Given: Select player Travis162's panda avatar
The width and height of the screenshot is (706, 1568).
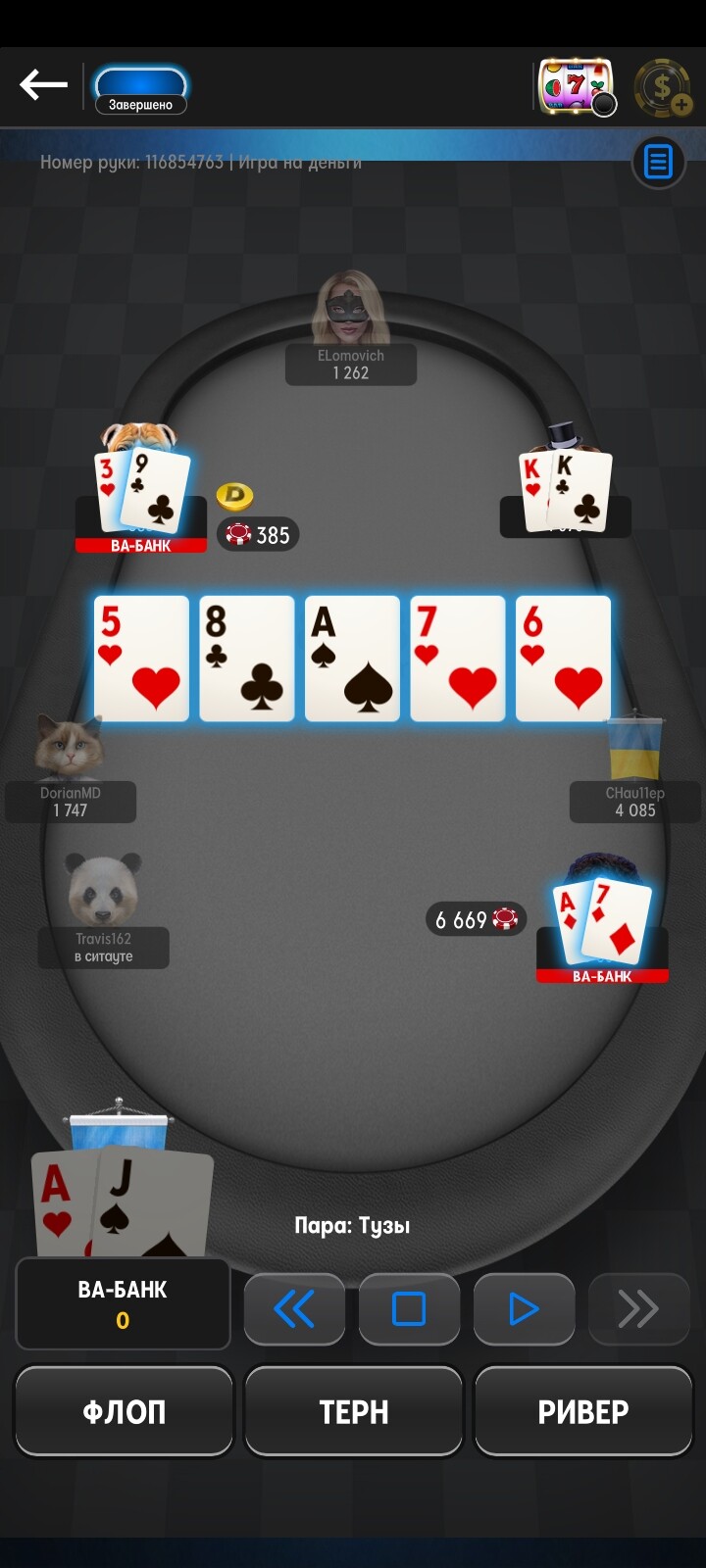Looking at the screenshot, I should 103,890.
